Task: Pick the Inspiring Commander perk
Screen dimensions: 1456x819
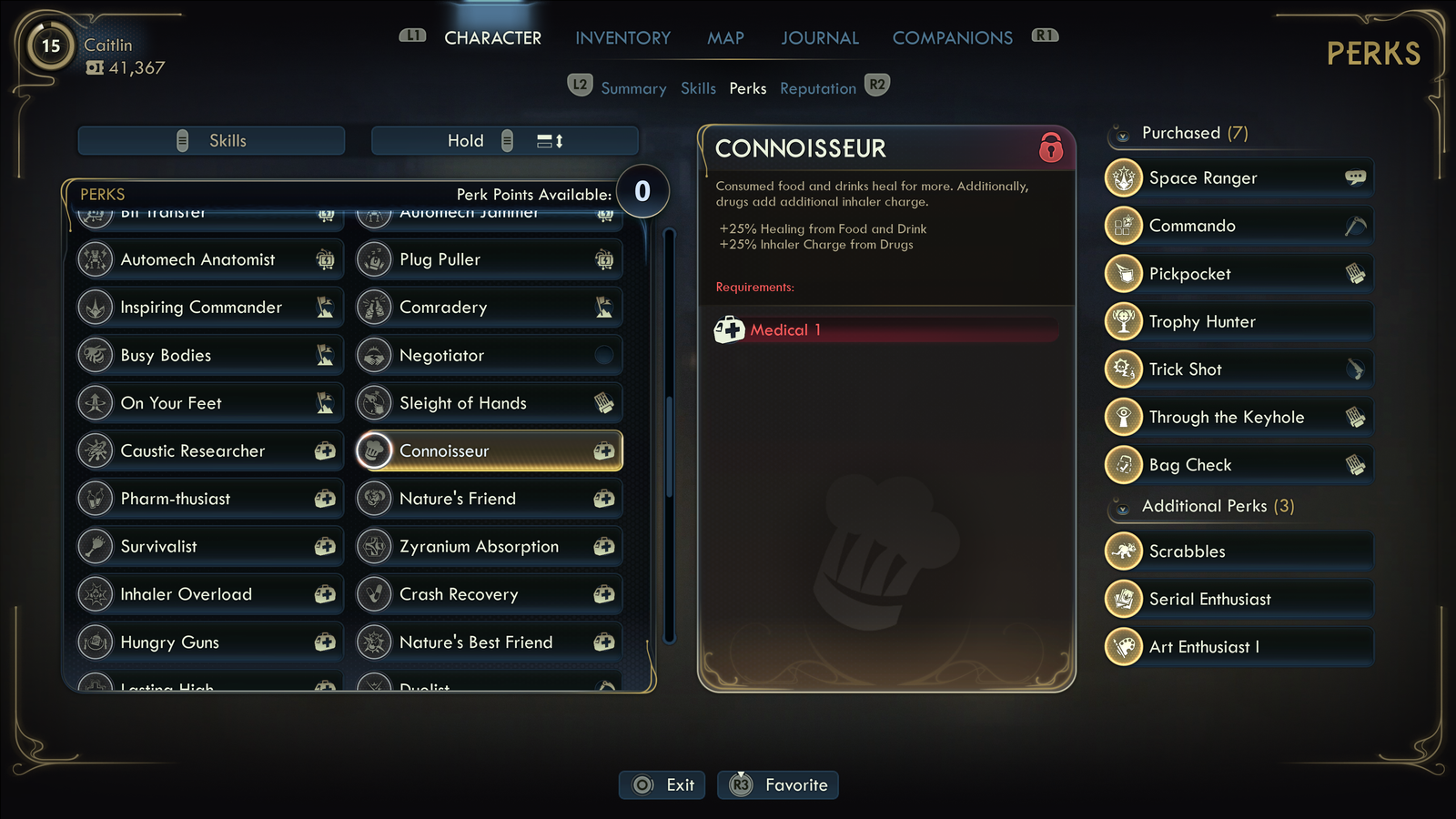Action: pyautogui.click(x=210, y=308)
